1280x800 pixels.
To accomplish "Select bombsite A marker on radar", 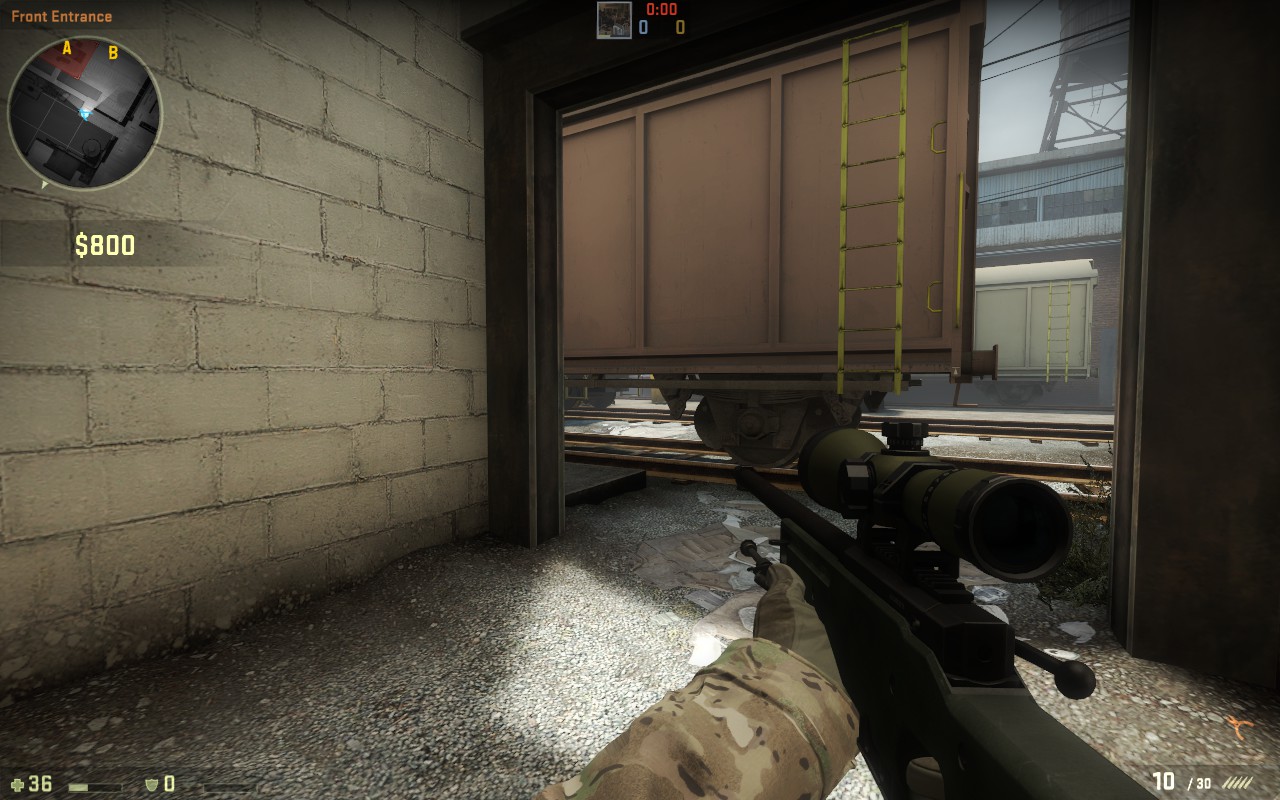I will (x=67, y=47).
